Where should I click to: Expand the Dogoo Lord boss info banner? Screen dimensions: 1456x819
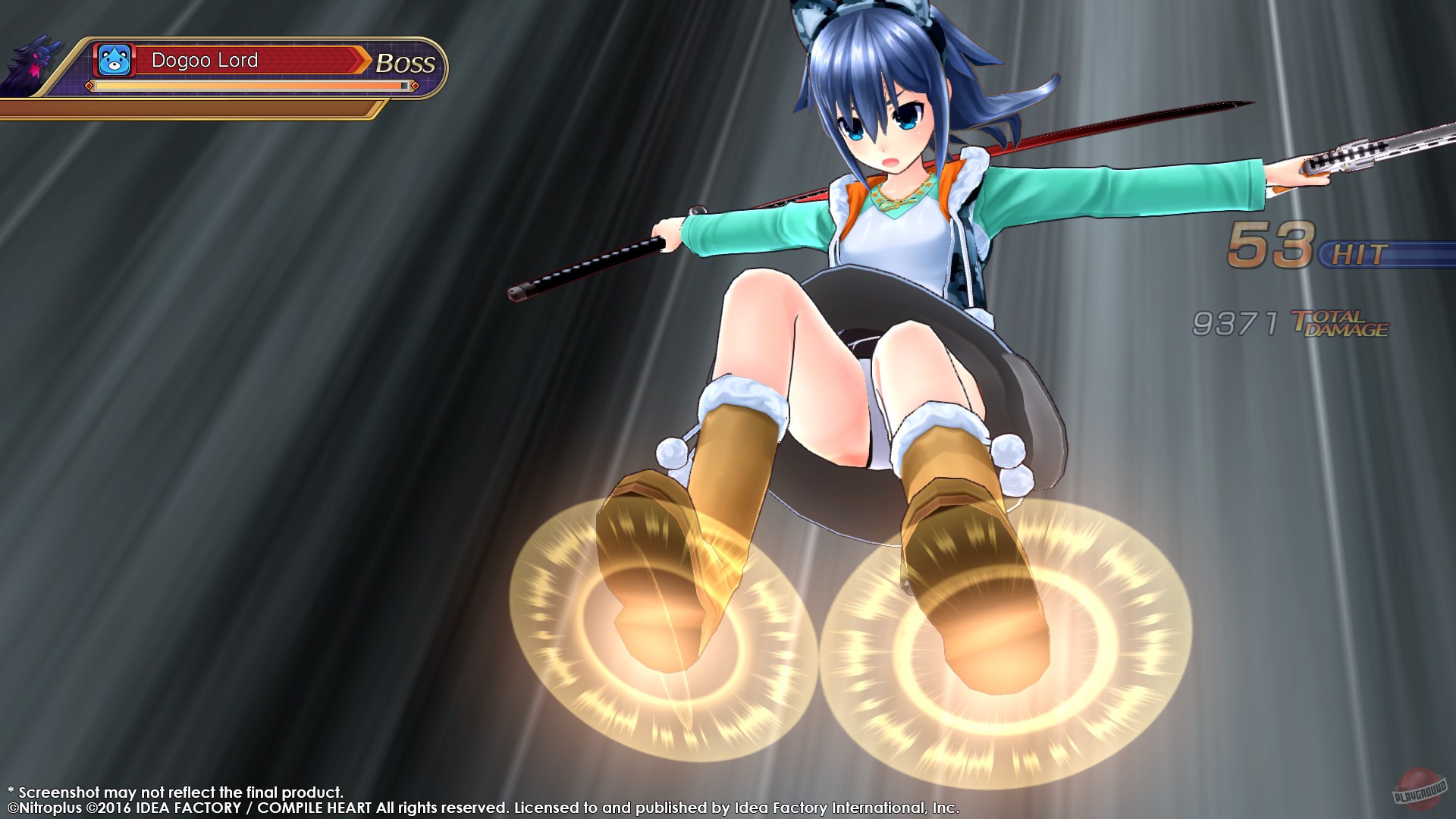pos(258,68)
